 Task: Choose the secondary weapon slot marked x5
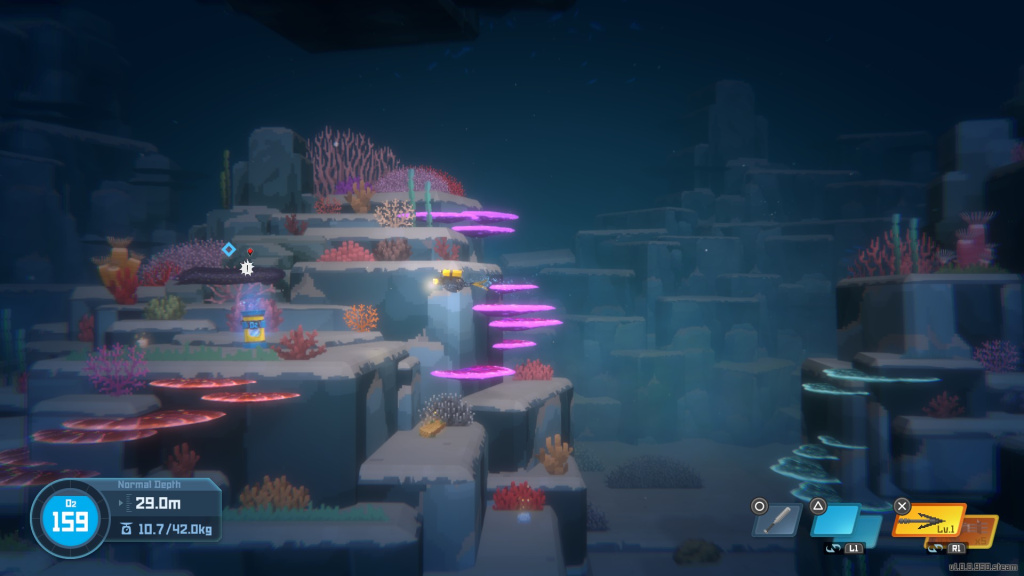pyautogui.click(x=982, y=528)
